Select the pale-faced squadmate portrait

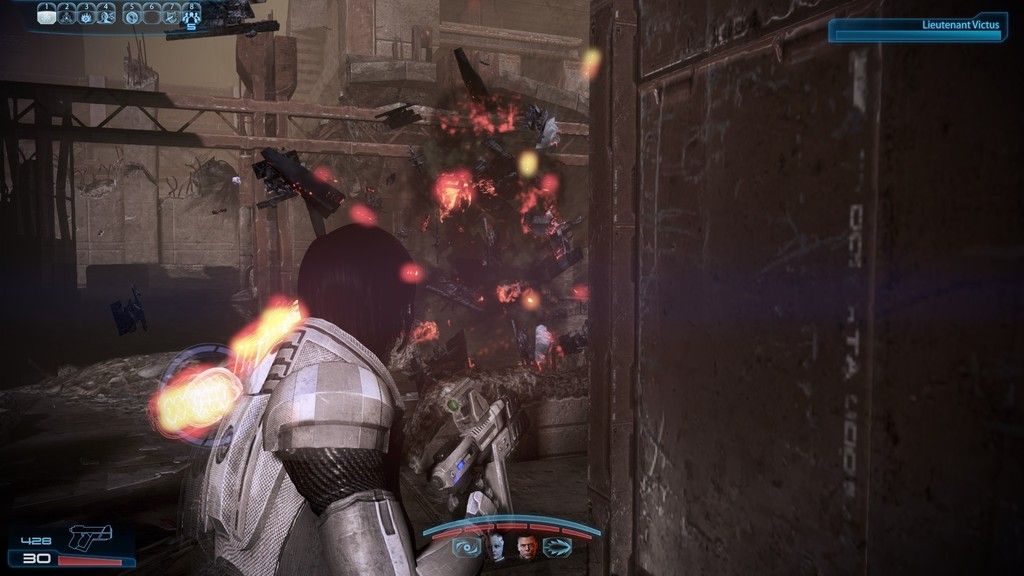tap(497, 547)
